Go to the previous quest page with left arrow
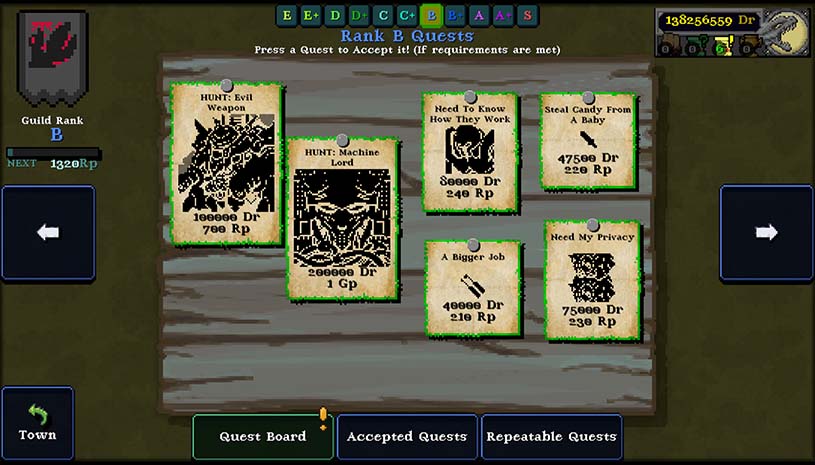This screenshot has height=465, width=815. point(48,233)
